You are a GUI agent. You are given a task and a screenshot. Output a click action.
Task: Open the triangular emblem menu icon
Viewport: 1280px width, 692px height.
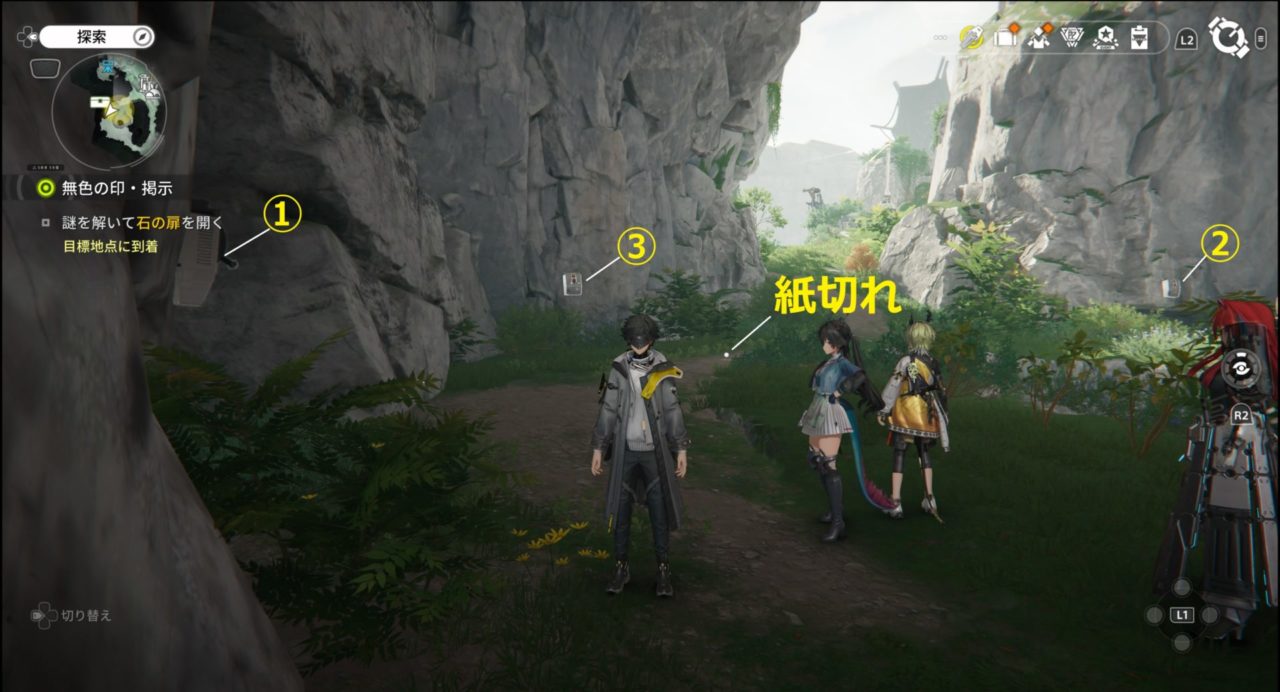[x=1072, y=37]
